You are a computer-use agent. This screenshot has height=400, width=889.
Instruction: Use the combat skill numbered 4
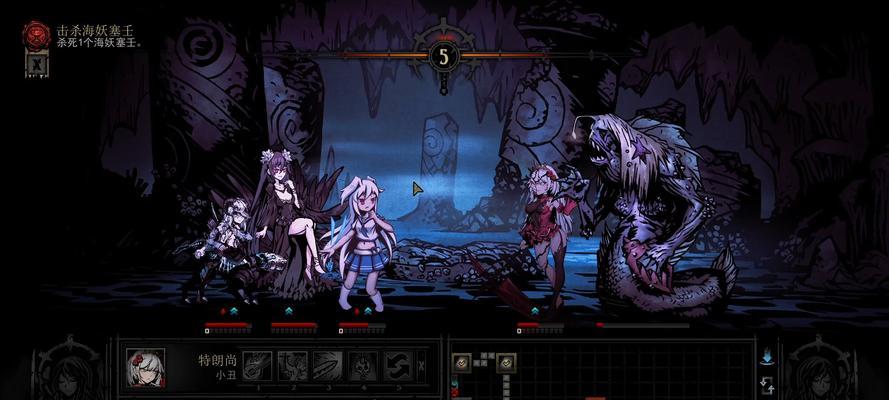coord(362,365)
